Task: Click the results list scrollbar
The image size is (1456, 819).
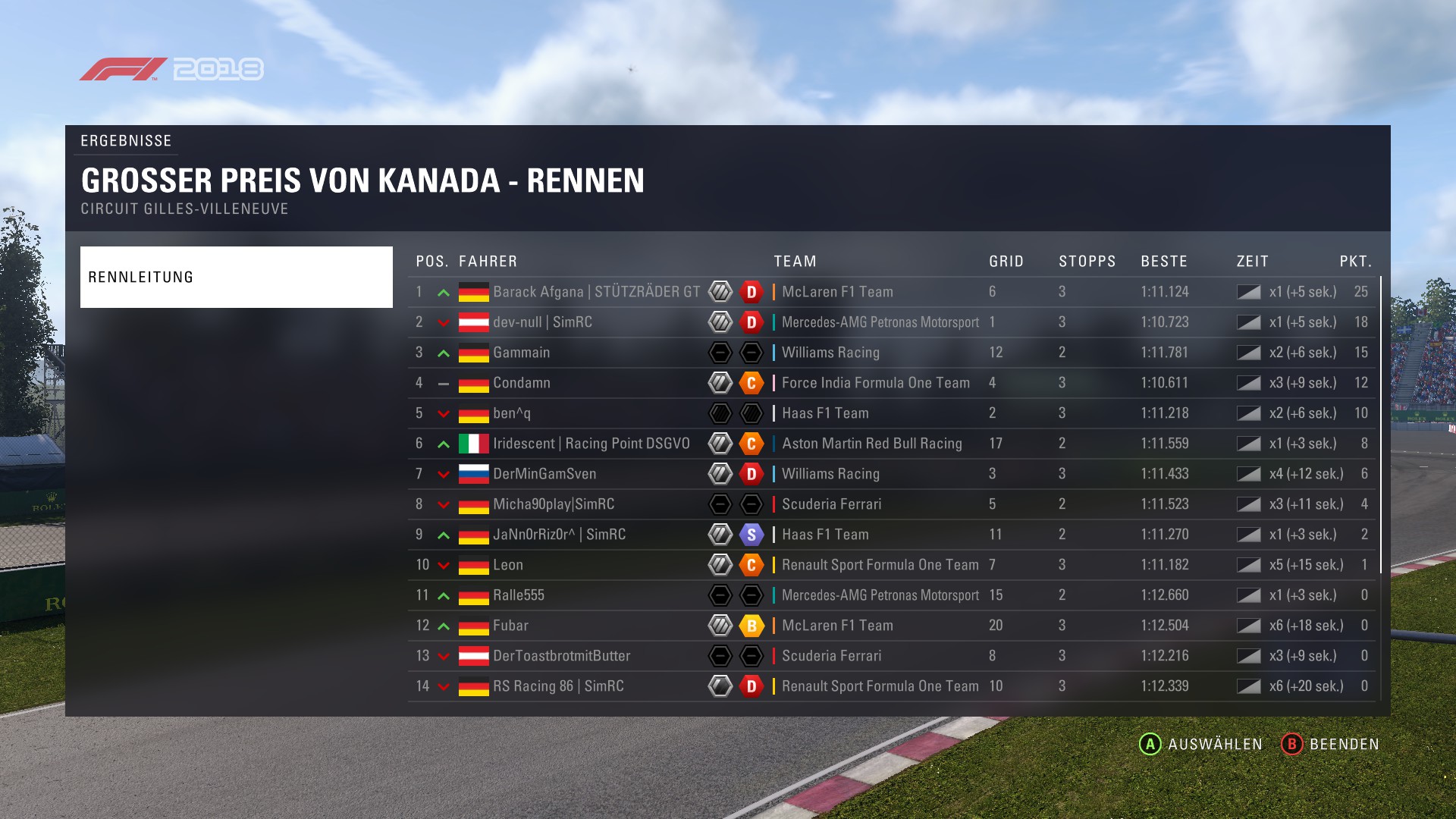Action: 1381,425
